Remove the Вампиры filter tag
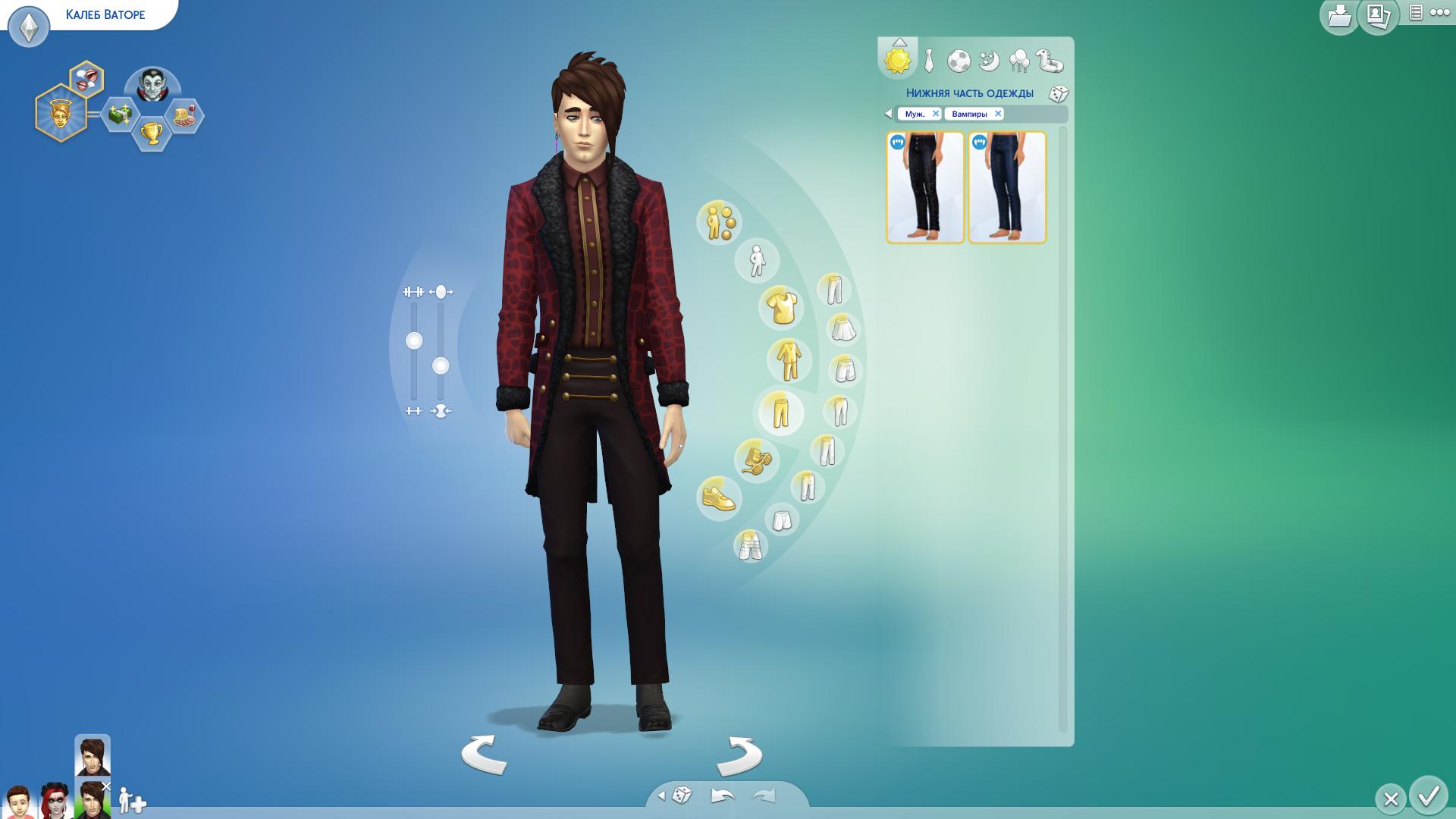1456x819 pixels. [998, 114]
